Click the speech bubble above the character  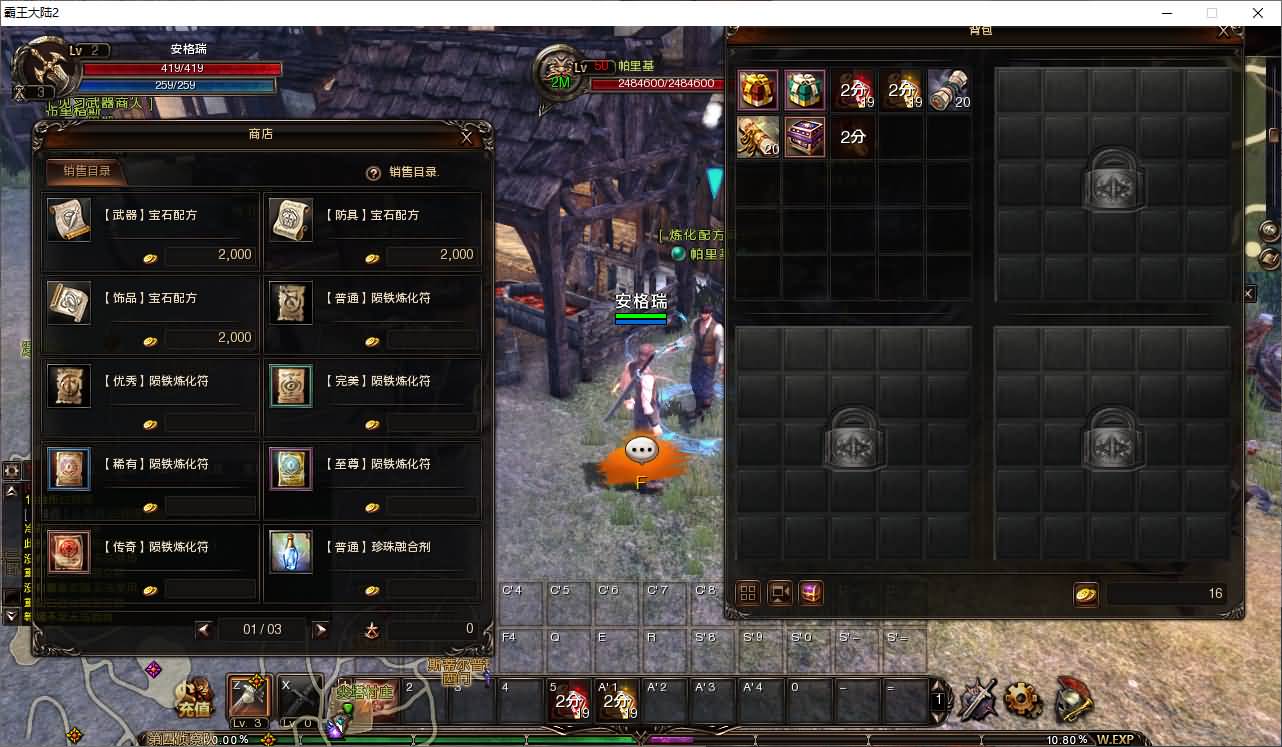tap(641, 449)
